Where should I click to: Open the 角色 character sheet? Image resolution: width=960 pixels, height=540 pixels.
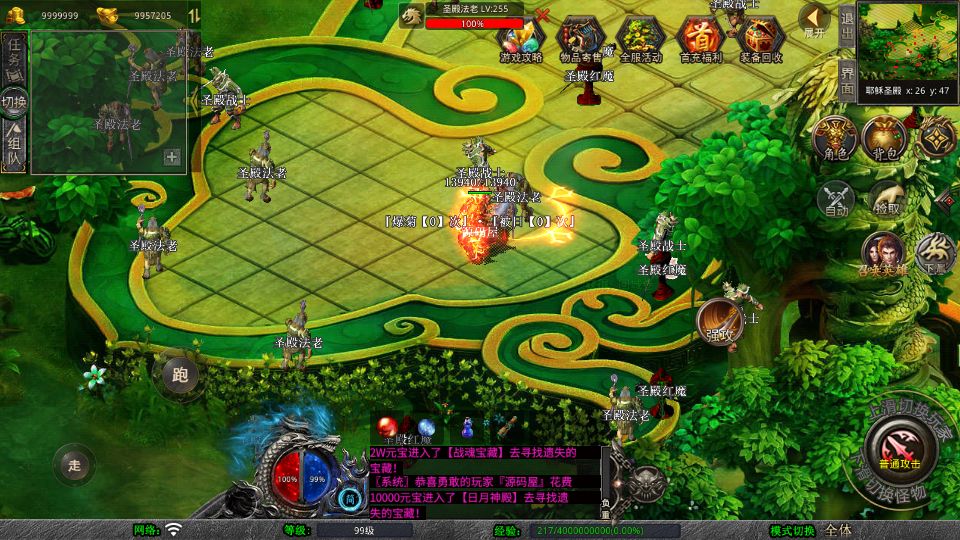pos(835,137)
